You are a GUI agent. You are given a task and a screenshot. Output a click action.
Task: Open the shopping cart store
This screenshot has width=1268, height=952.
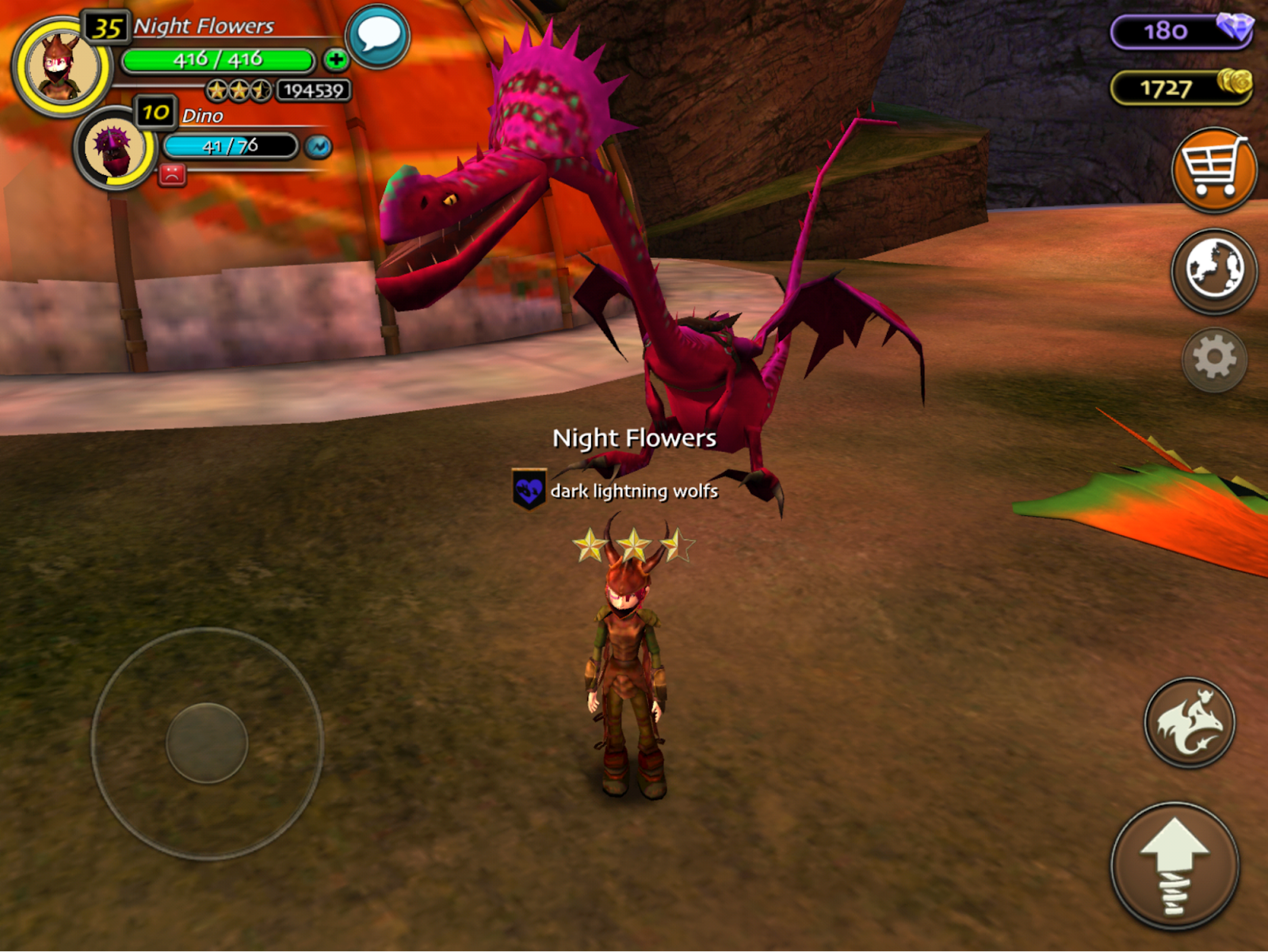tap(1213, 170)
